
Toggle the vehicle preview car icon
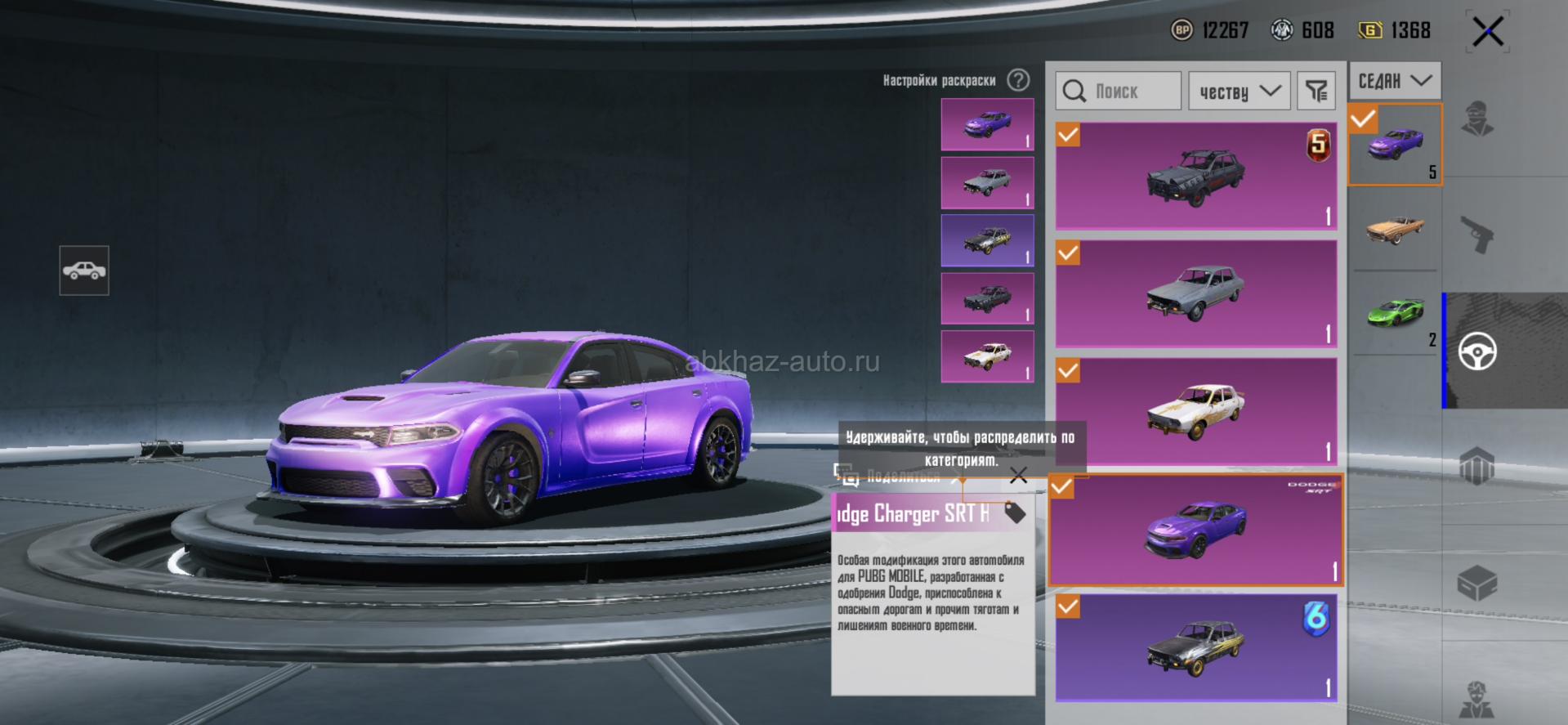pos(84,271)
